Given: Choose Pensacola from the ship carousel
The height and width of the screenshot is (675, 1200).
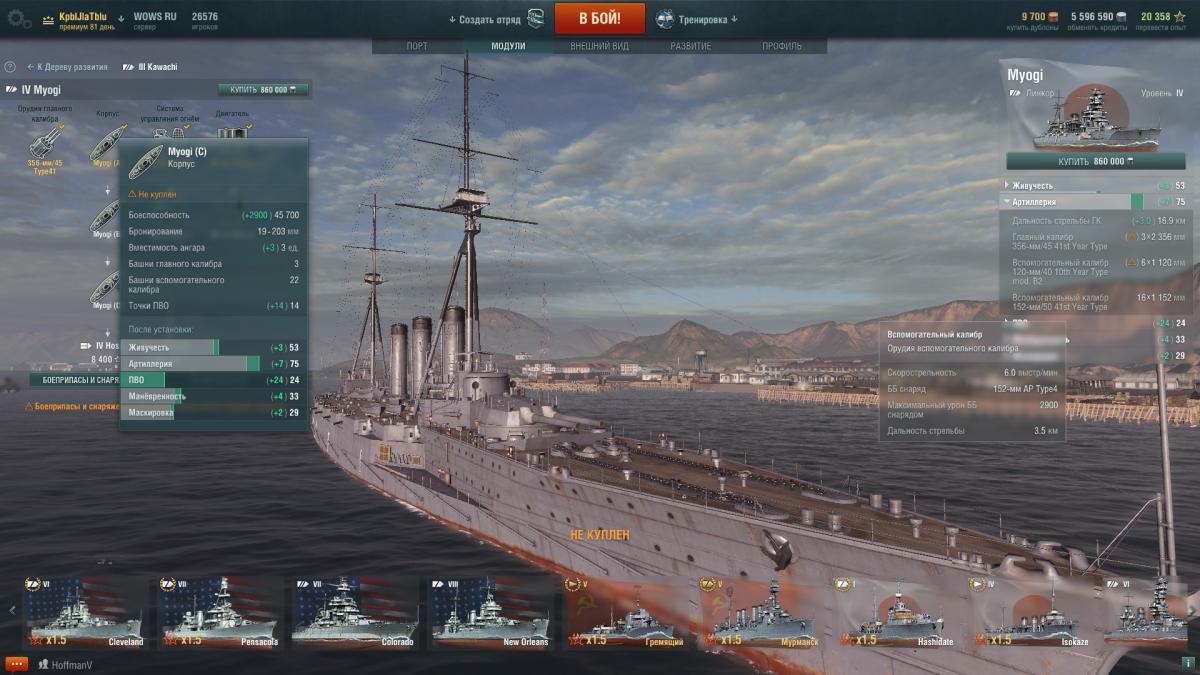Looking at the screenshot, I should pos(220,611).
